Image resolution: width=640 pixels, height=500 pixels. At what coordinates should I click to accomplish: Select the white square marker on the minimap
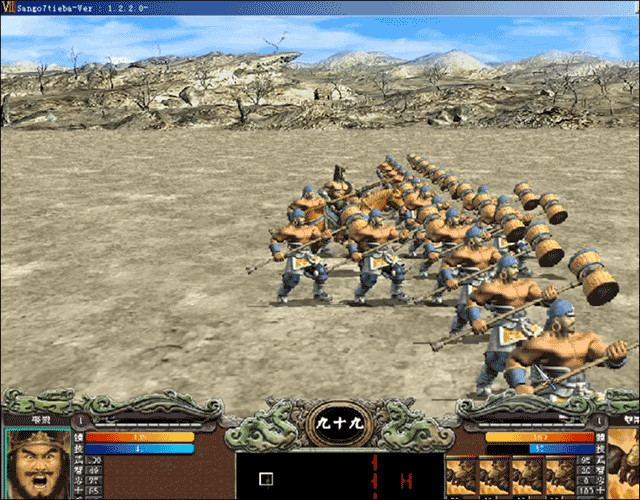tap(265, 479)
